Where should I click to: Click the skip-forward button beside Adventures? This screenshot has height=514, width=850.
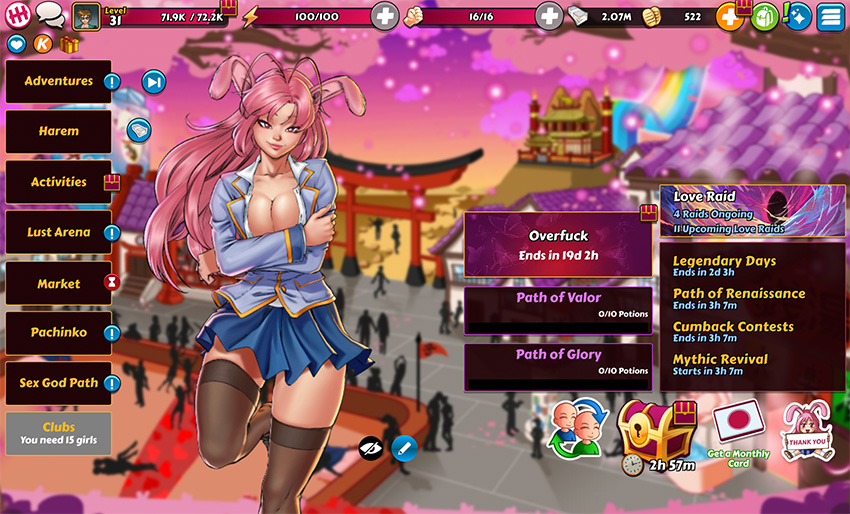153,82
